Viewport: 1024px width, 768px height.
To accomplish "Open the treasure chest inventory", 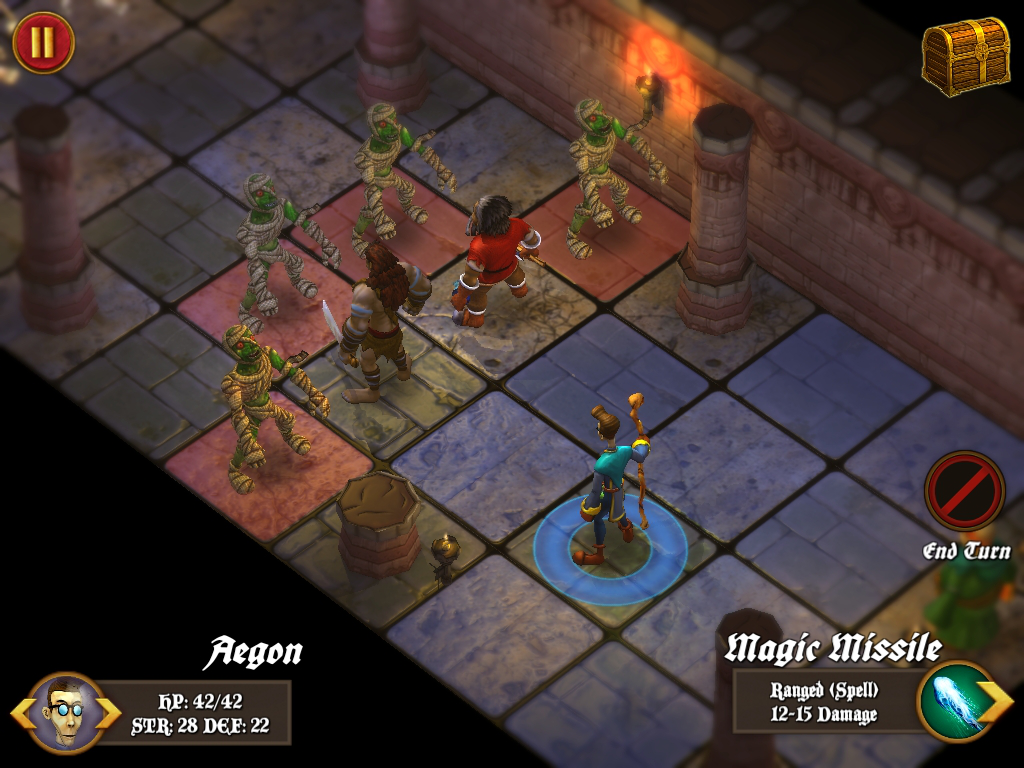I will coord(965,56).
